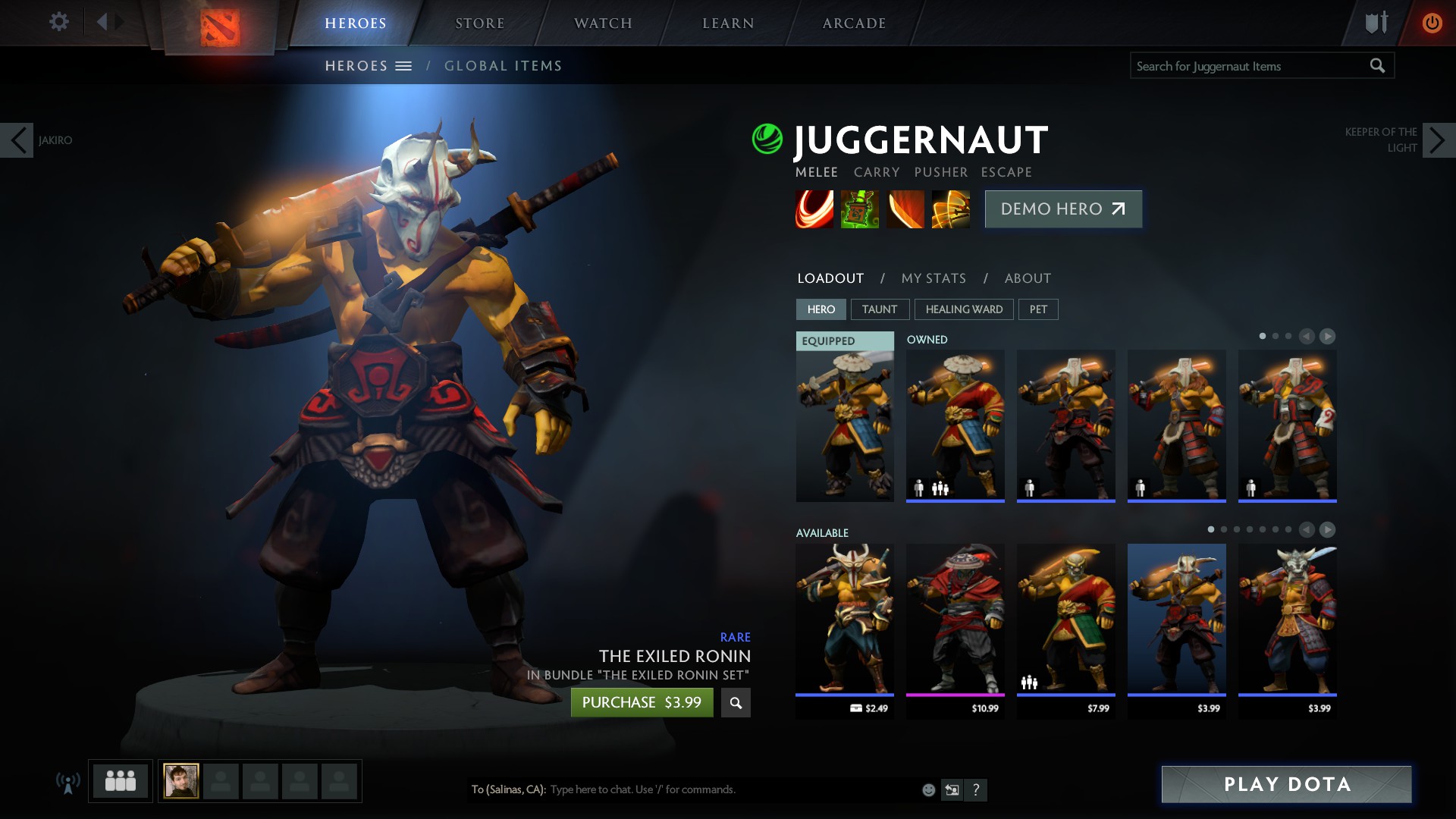Advance to Keeper of the Light
The image size is (1456, 819).
click(1439, 140)
